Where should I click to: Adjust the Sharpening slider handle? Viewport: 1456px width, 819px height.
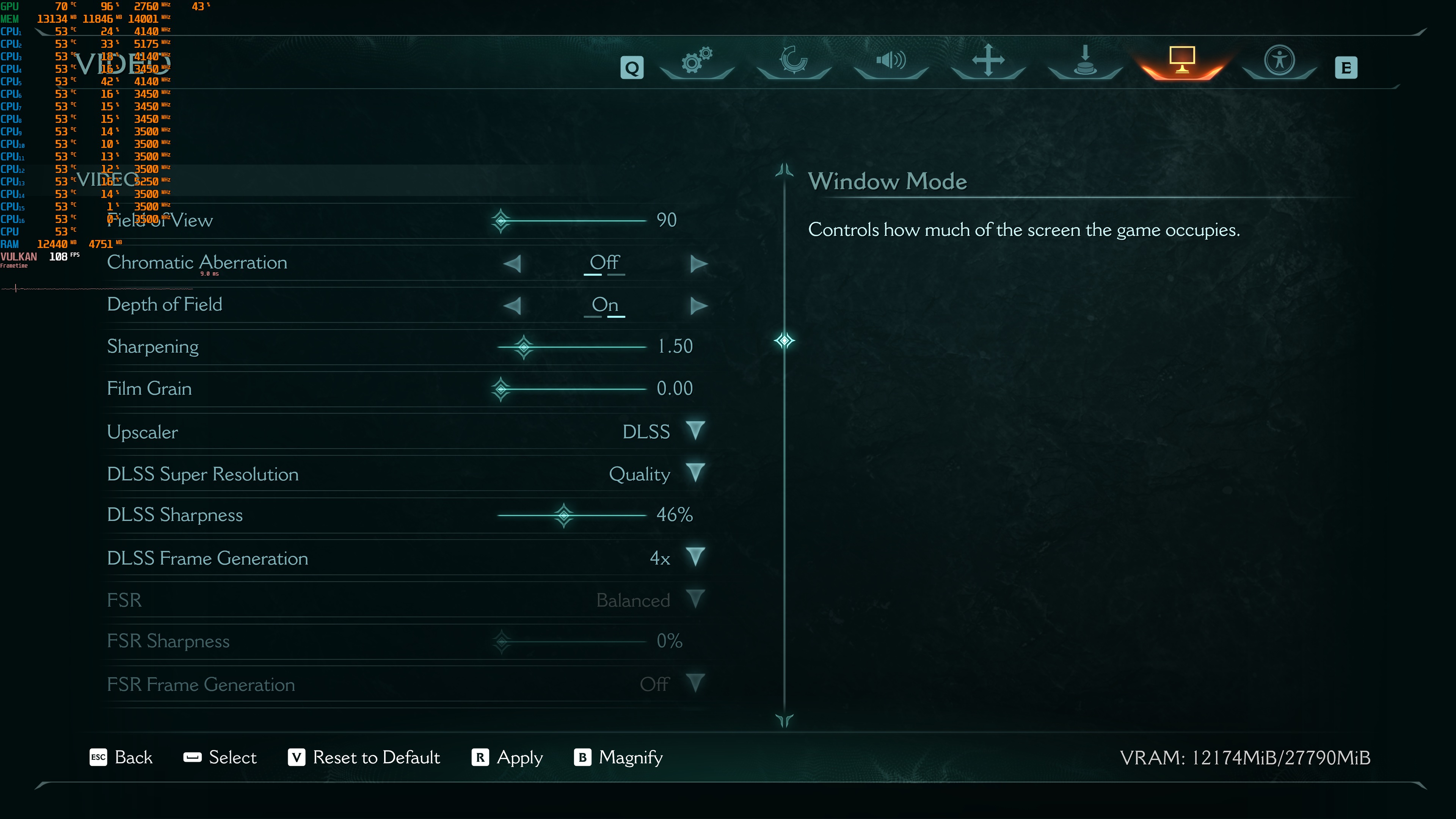click(524, 347)
